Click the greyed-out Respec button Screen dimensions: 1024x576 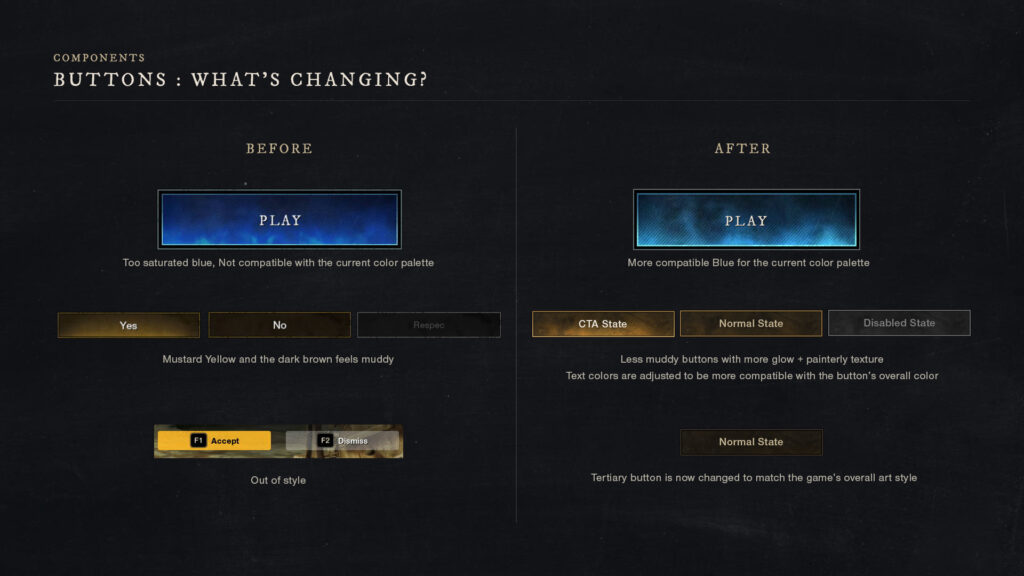click(428, 325)
